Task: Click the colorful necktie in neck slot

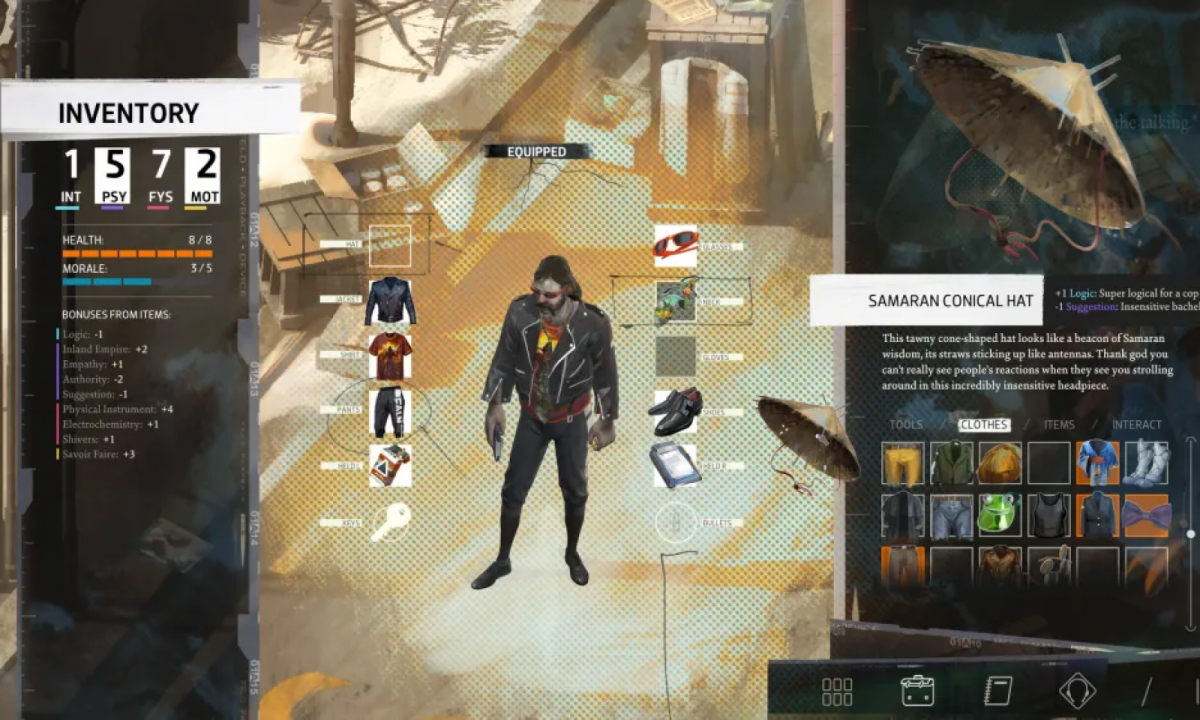Action: [x=676, y=300]
